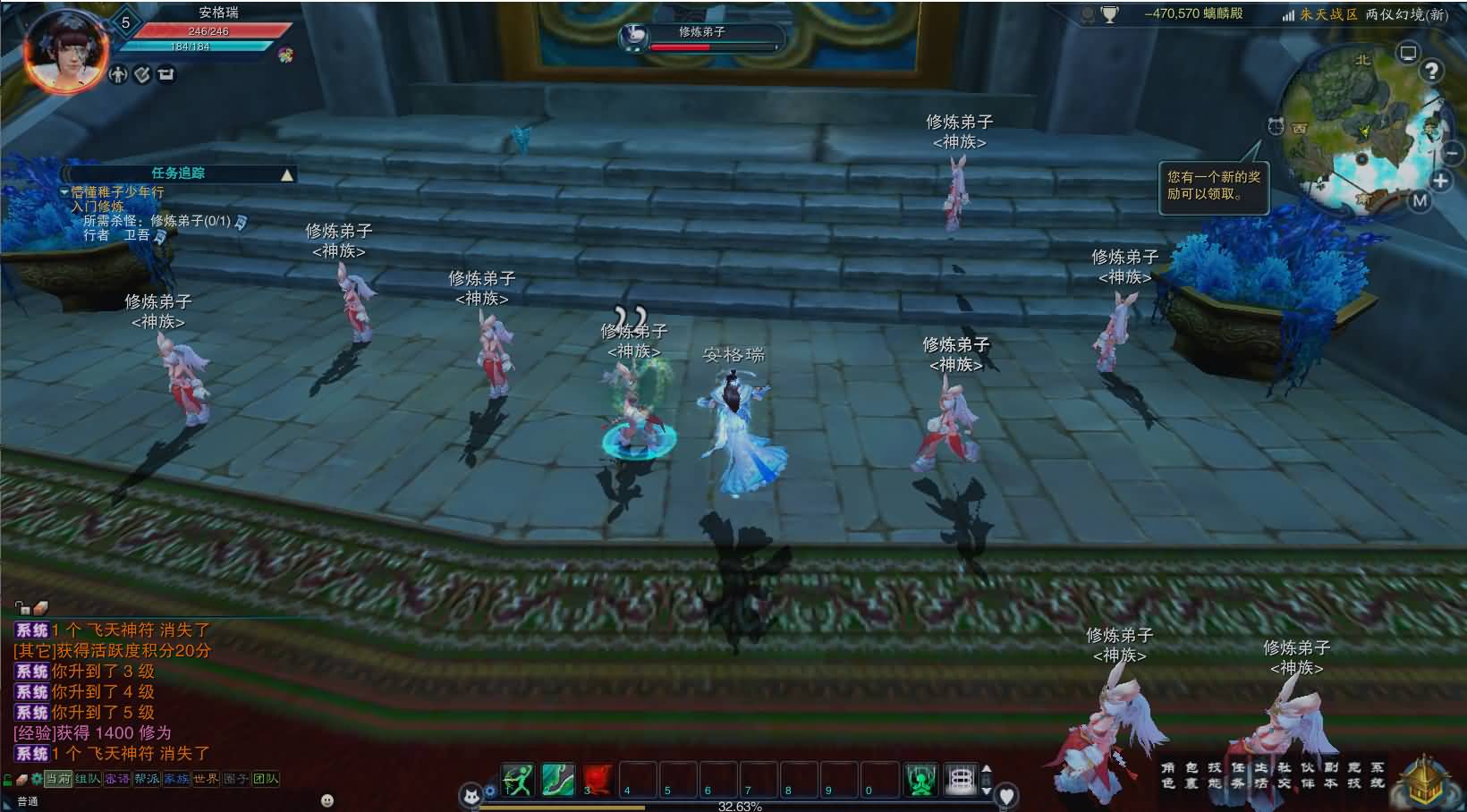This screenshot has width=1467, height=812.
Task: Trigger the red skill in slot 3
Action: click(x=598, y=781)
